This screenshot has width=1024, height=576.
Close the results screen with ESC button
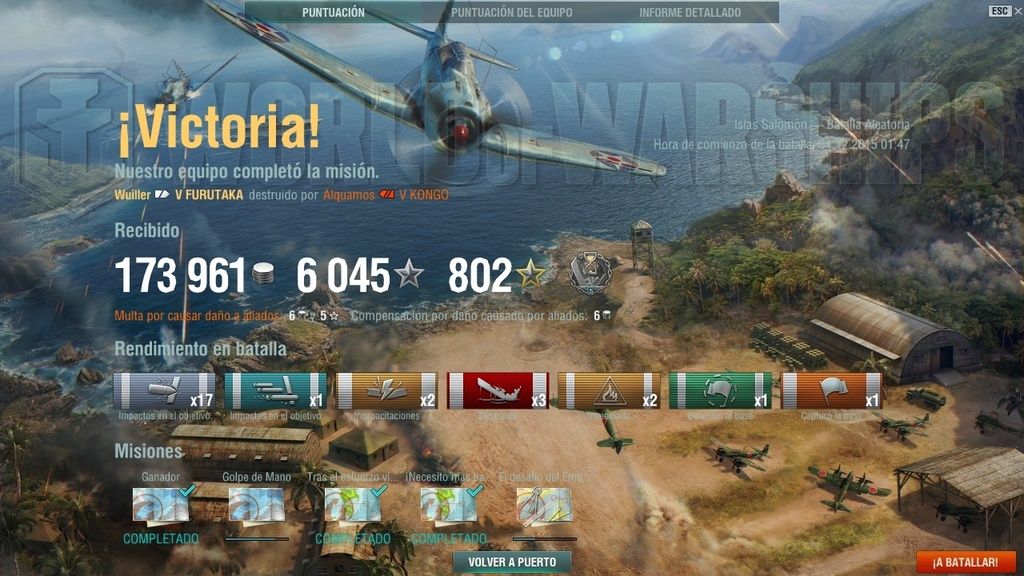tap(999, 11)
